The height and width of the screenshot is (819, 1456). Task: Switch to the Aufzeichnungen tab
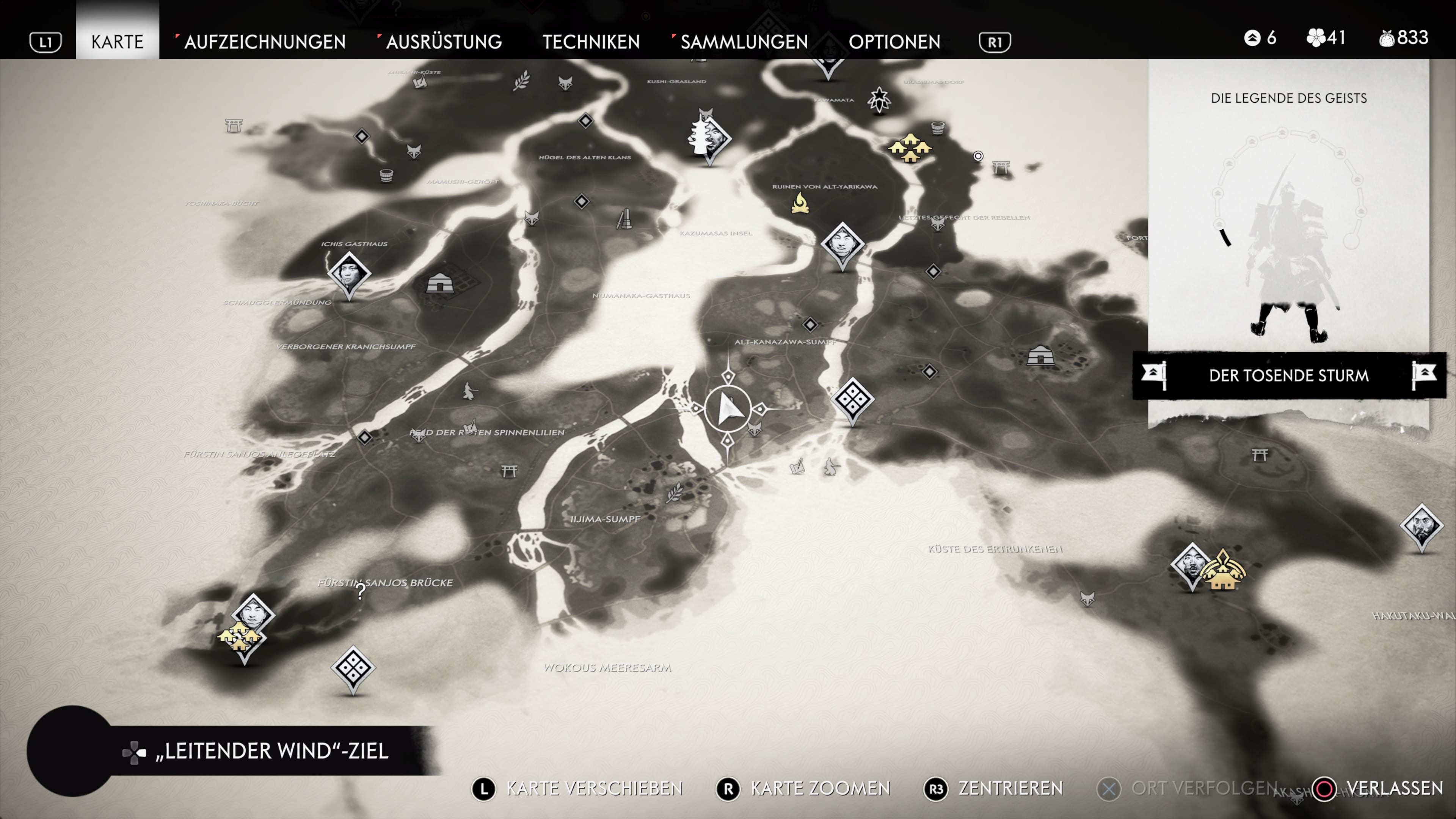(264, 41)
